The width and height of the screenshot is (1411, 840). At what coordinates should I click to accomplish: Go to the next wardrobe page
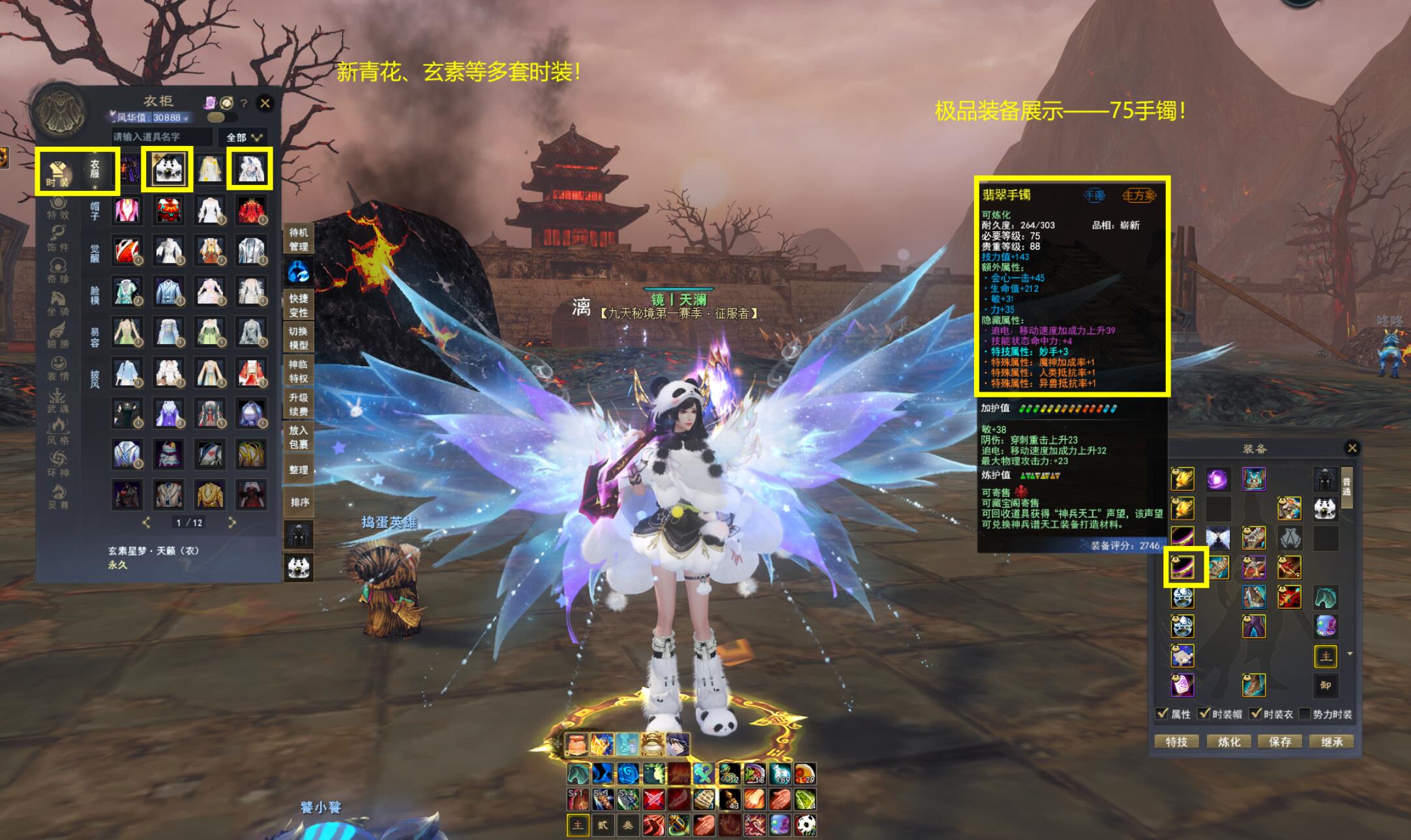click(x=231, y=523)
